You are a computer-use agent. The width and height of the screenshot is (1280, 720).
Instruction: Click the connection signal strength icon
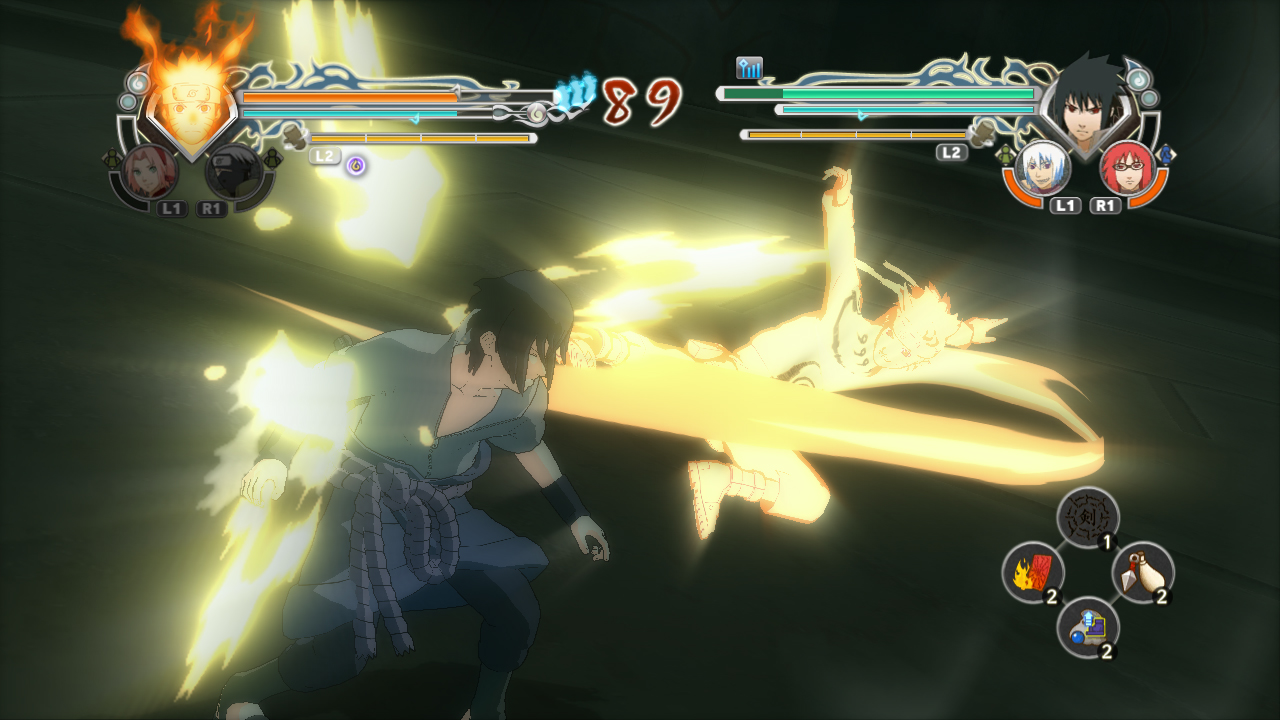749,68
